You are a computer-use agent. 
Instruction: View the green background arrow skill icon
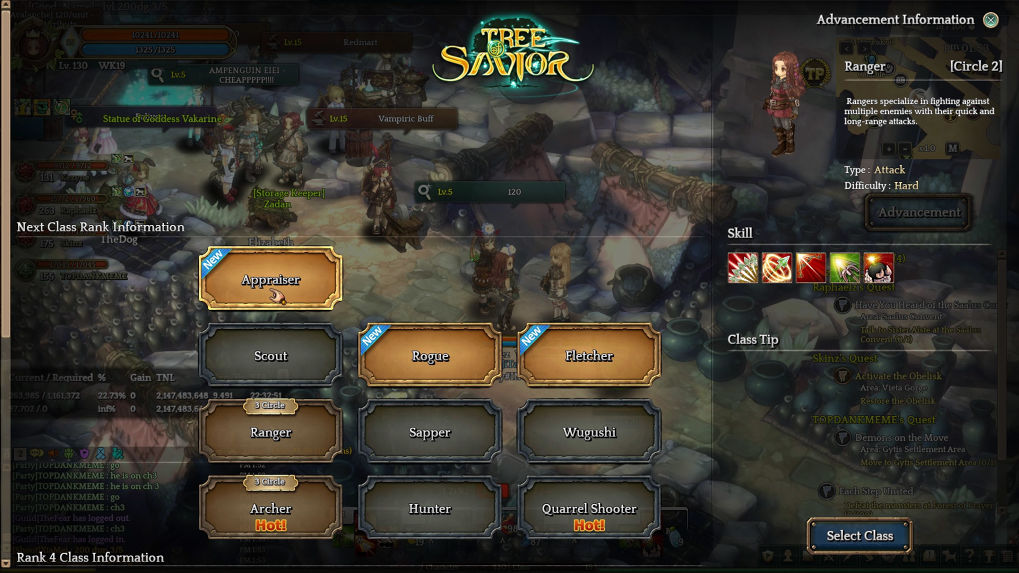click(845, 268)
